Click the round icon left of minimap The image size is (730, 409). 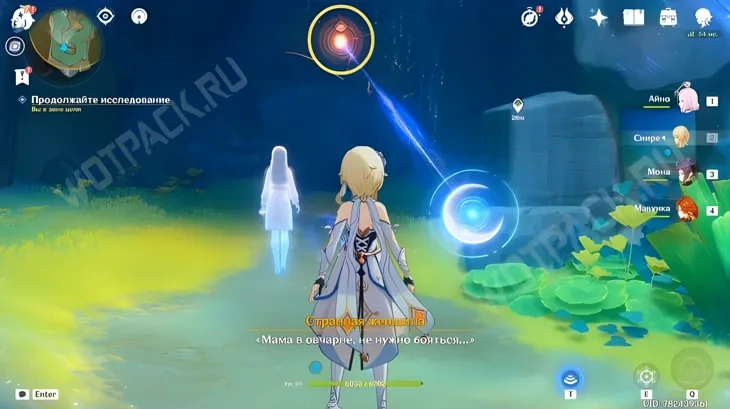click(x=15, y=46)
